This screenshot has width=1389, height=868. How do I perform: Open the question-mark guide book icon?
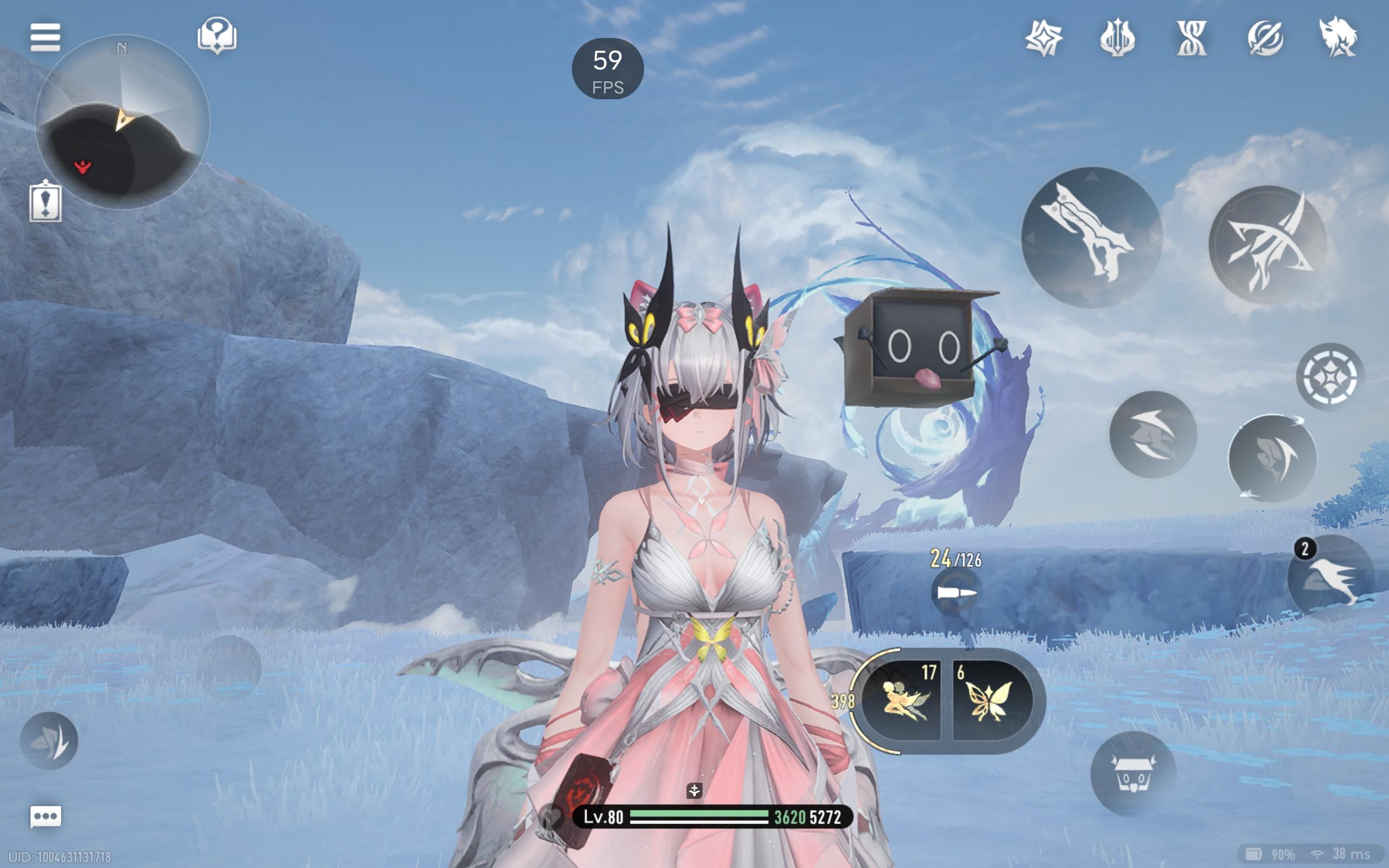pyautogui.click(x=216, y=36)
